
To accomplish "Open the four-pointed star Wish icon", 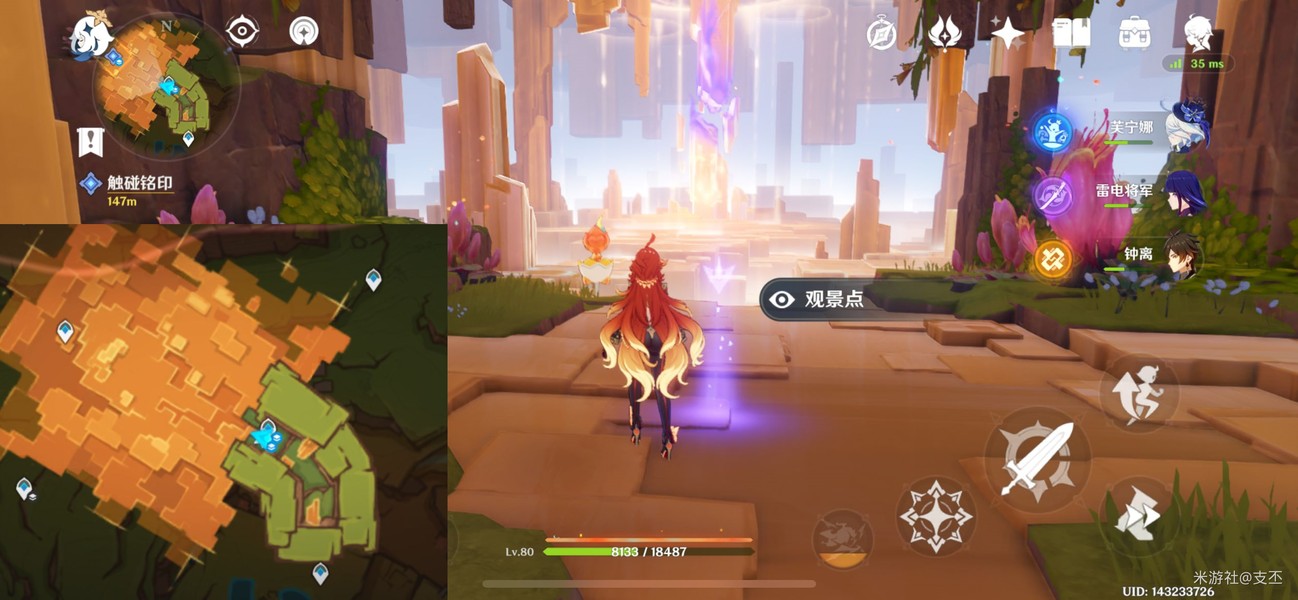I will 1007,34.
